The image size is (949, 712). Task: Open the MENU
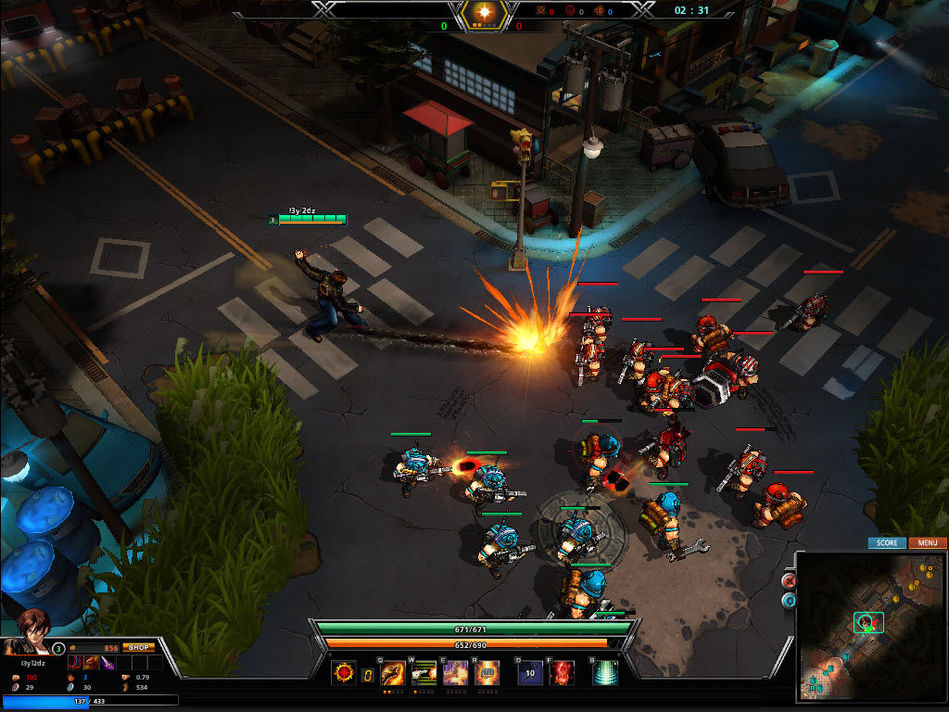click(x=927, y=543)
